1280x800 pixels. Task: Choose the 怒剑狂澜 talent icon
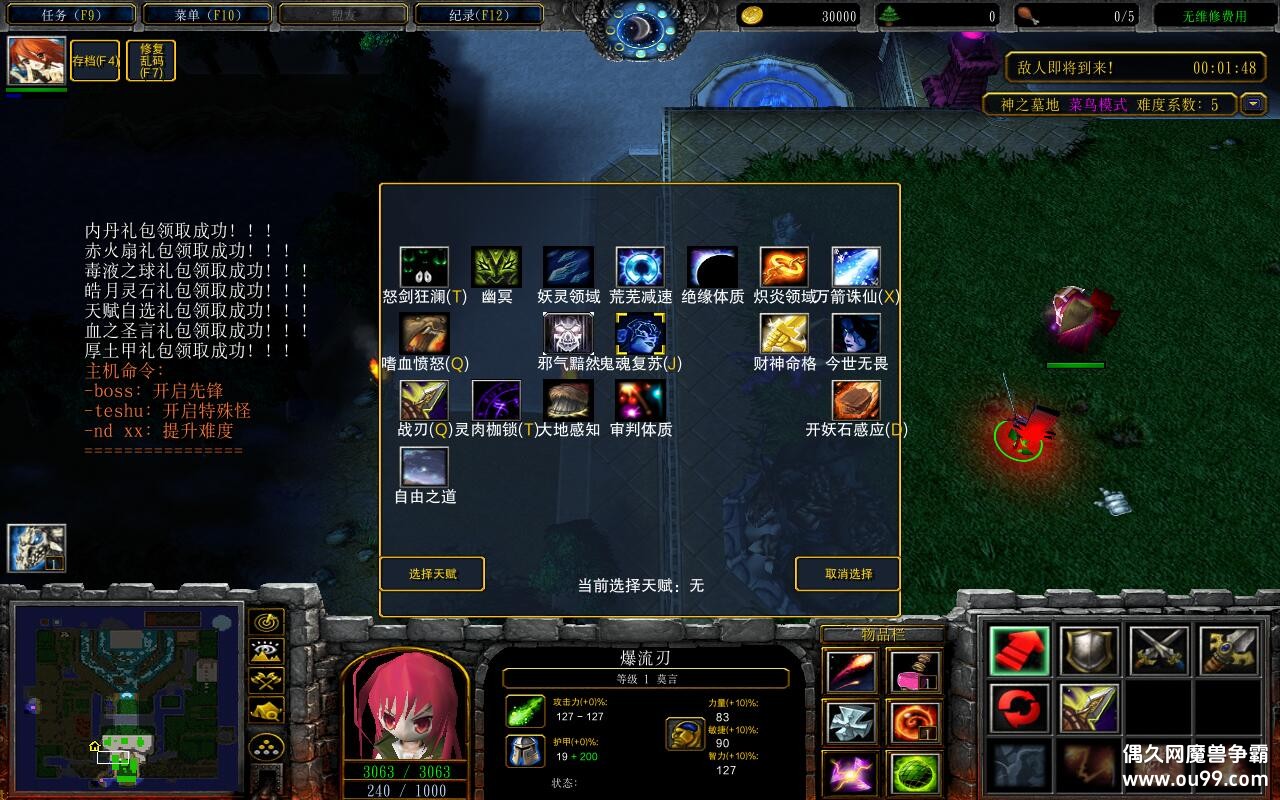point(424,268)
